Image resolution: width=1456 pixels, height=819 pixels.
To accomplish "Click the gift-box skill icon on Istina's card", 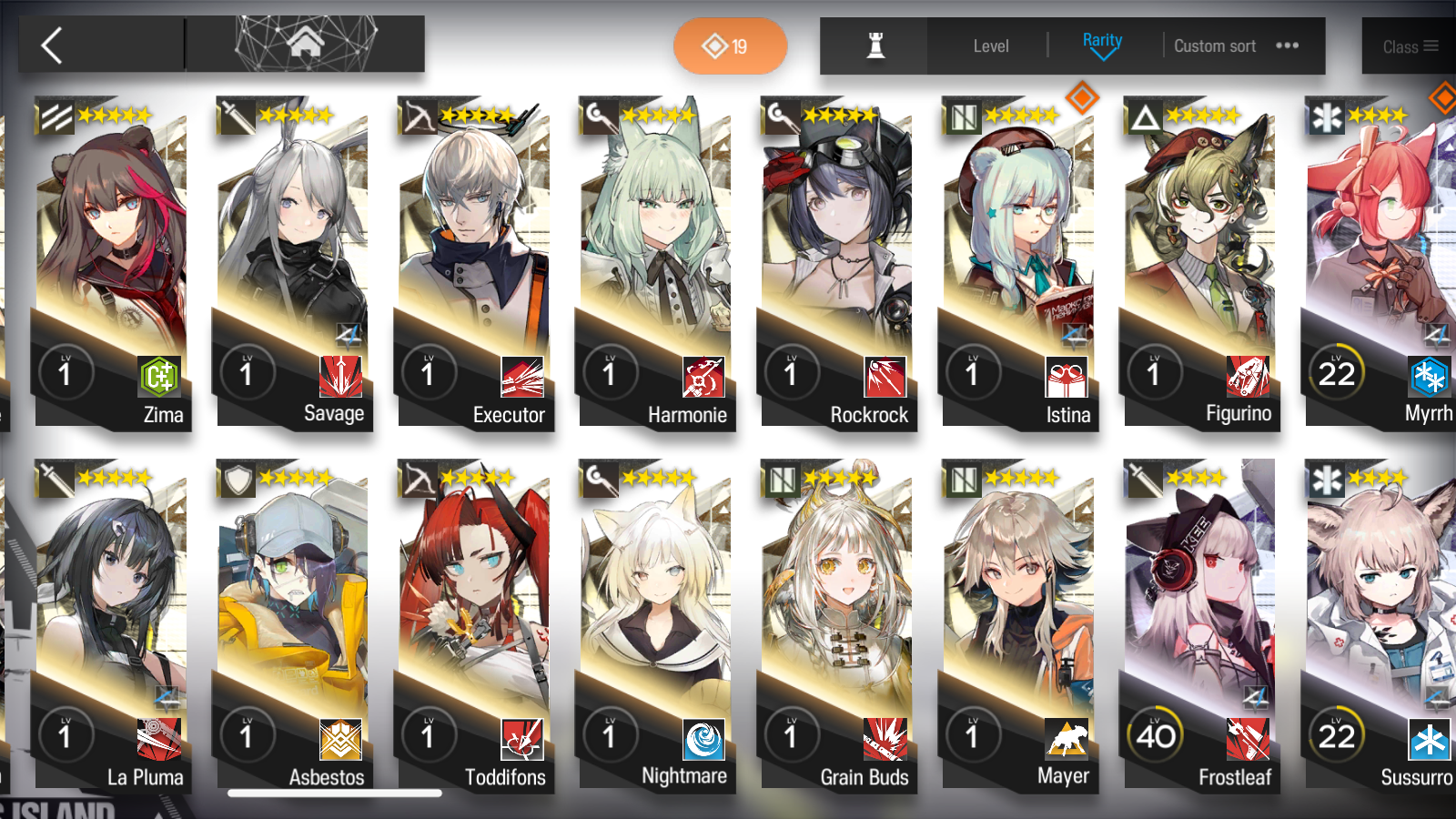I will pos(1067,377).
